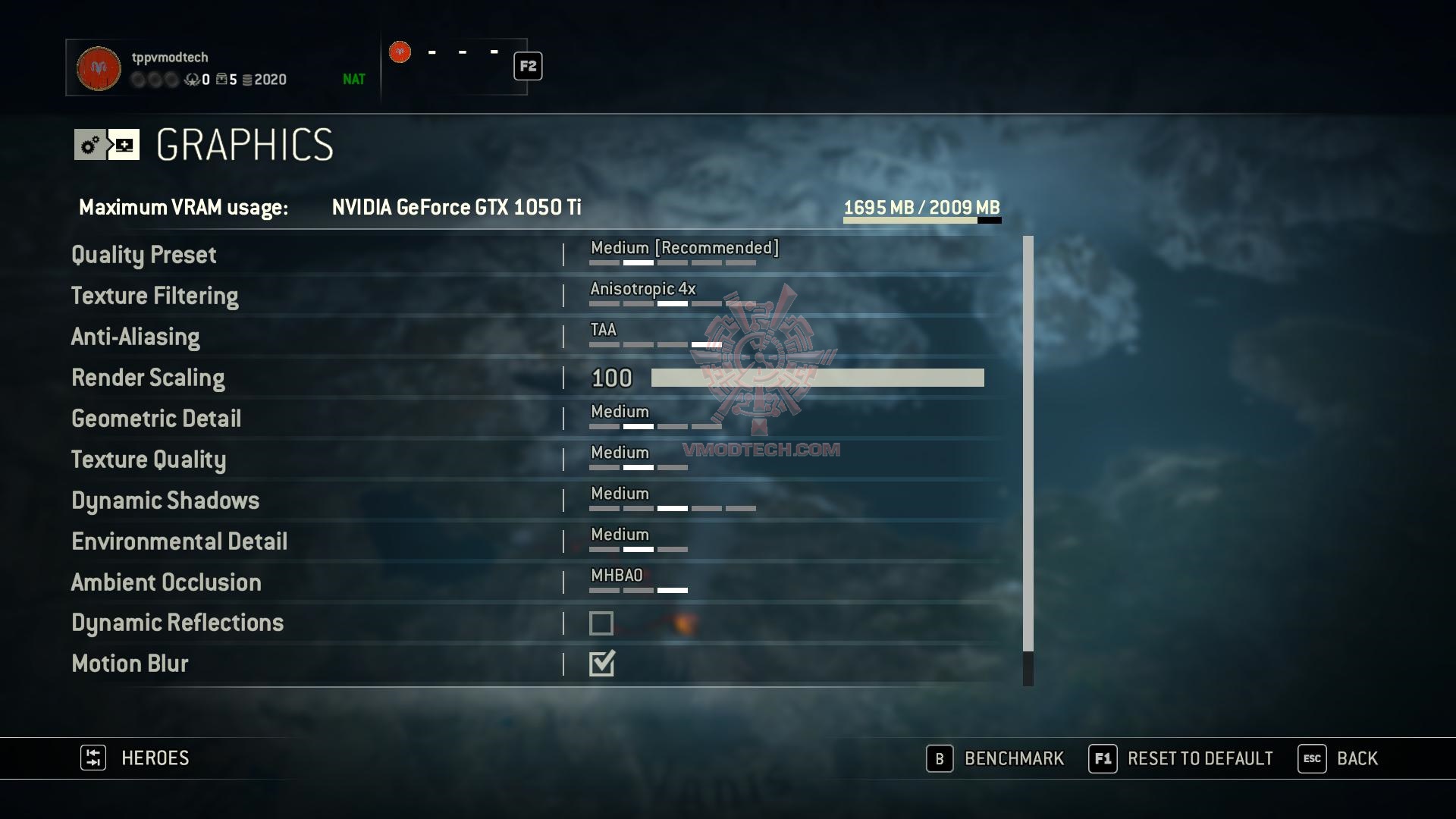
Task: Select the Texture Quality row
Action: (149, 460)
